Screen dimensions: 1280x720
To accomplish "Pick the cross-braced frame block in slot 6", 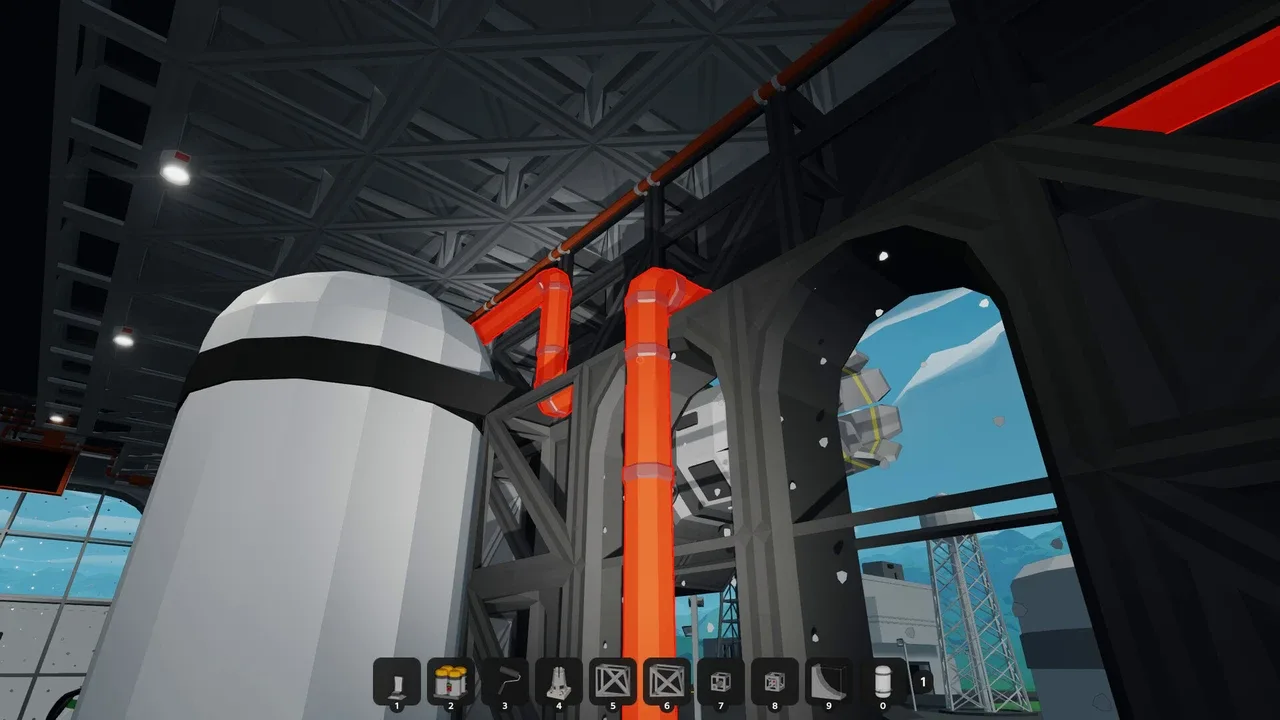I will click(x=667, y=681).
